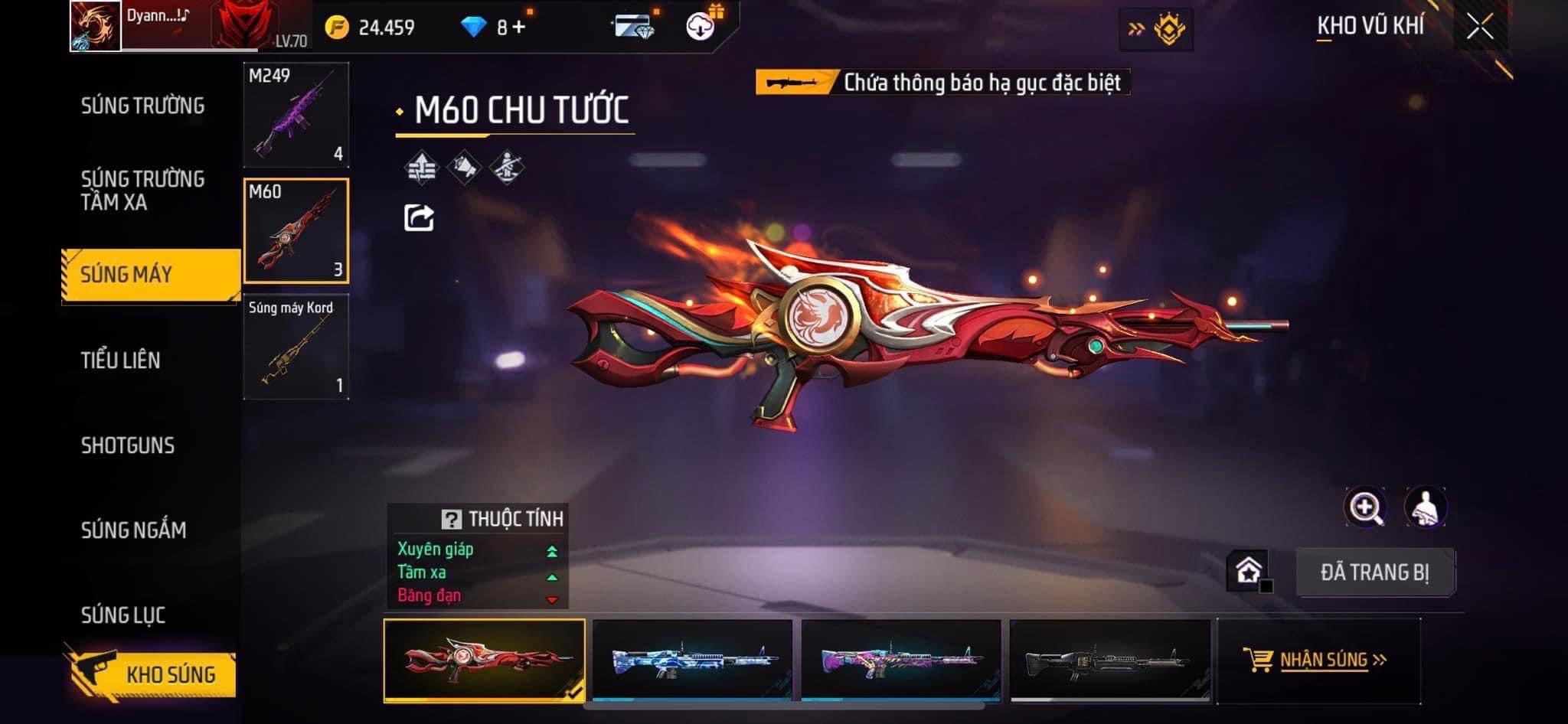Share the weapon skin via share icon
This screenshot has width=1568, height=724.
pos(419,218)
